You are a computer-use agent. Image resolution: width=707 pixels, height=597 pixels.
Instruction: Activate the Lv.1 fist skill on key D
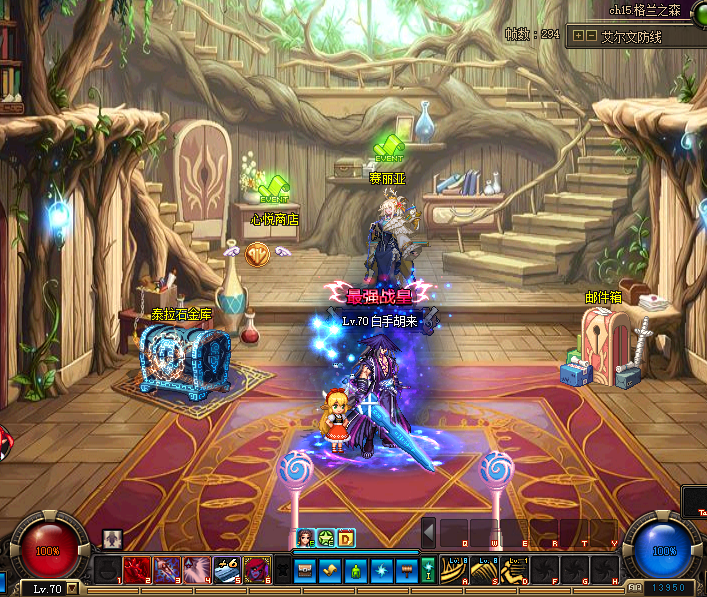[515, 570]
